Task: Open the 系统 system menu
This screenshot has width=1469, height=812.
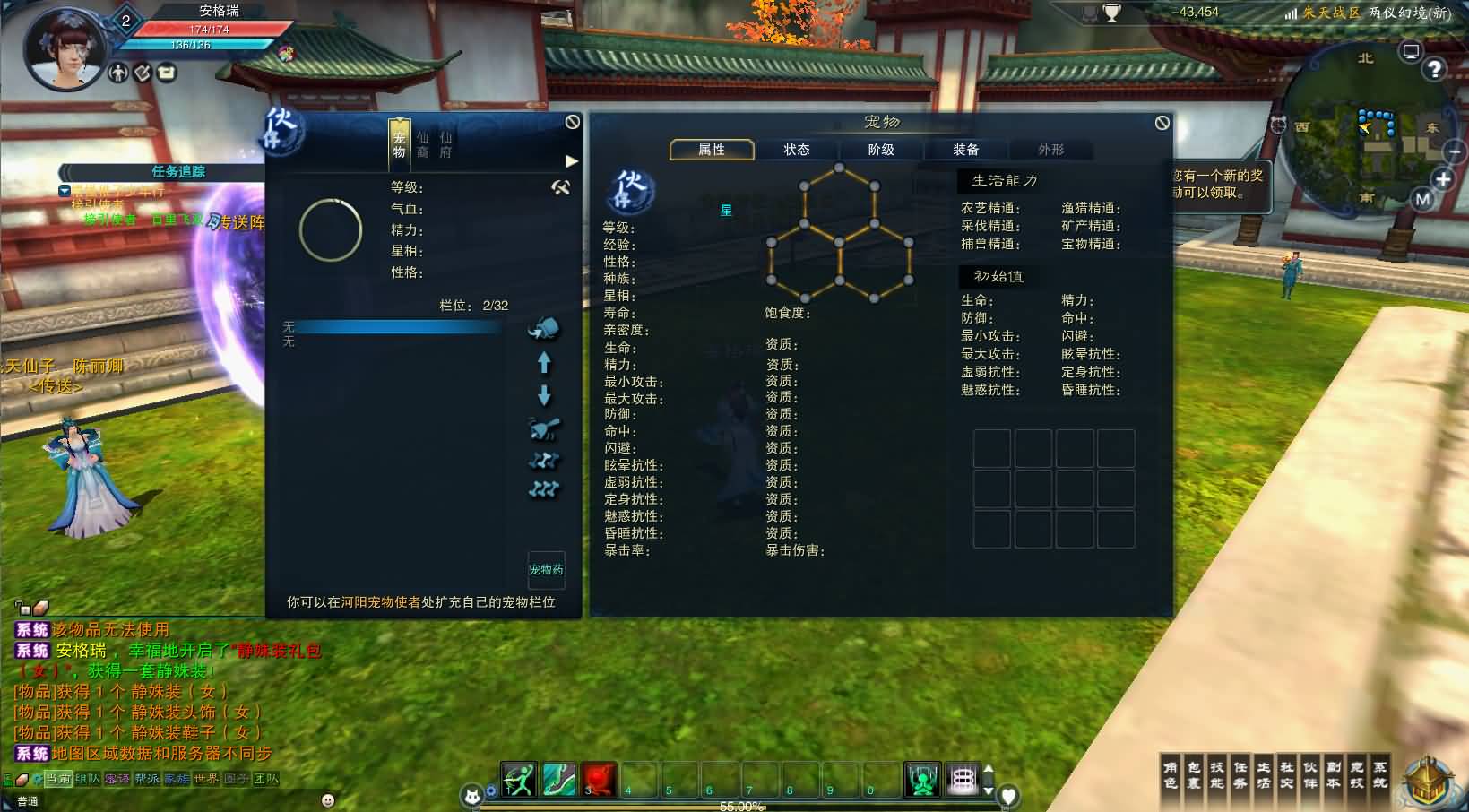Action: [x=1380, y=775]
